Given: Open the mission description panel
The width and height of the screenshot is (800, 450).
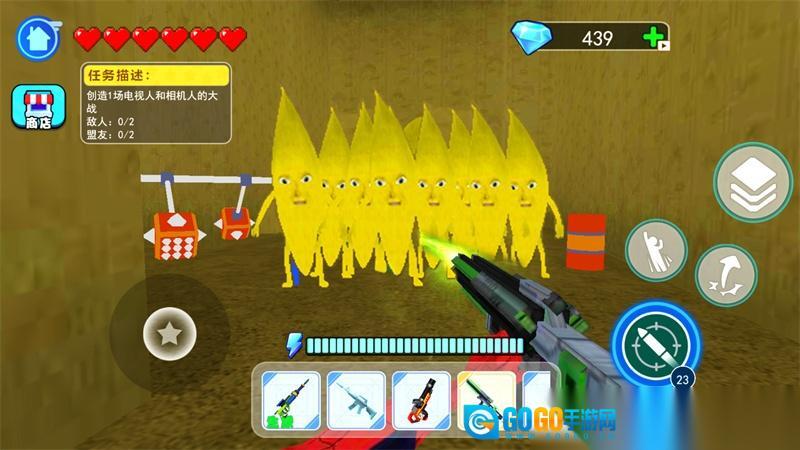Looking at the screenshot, I should pos(156,103).
